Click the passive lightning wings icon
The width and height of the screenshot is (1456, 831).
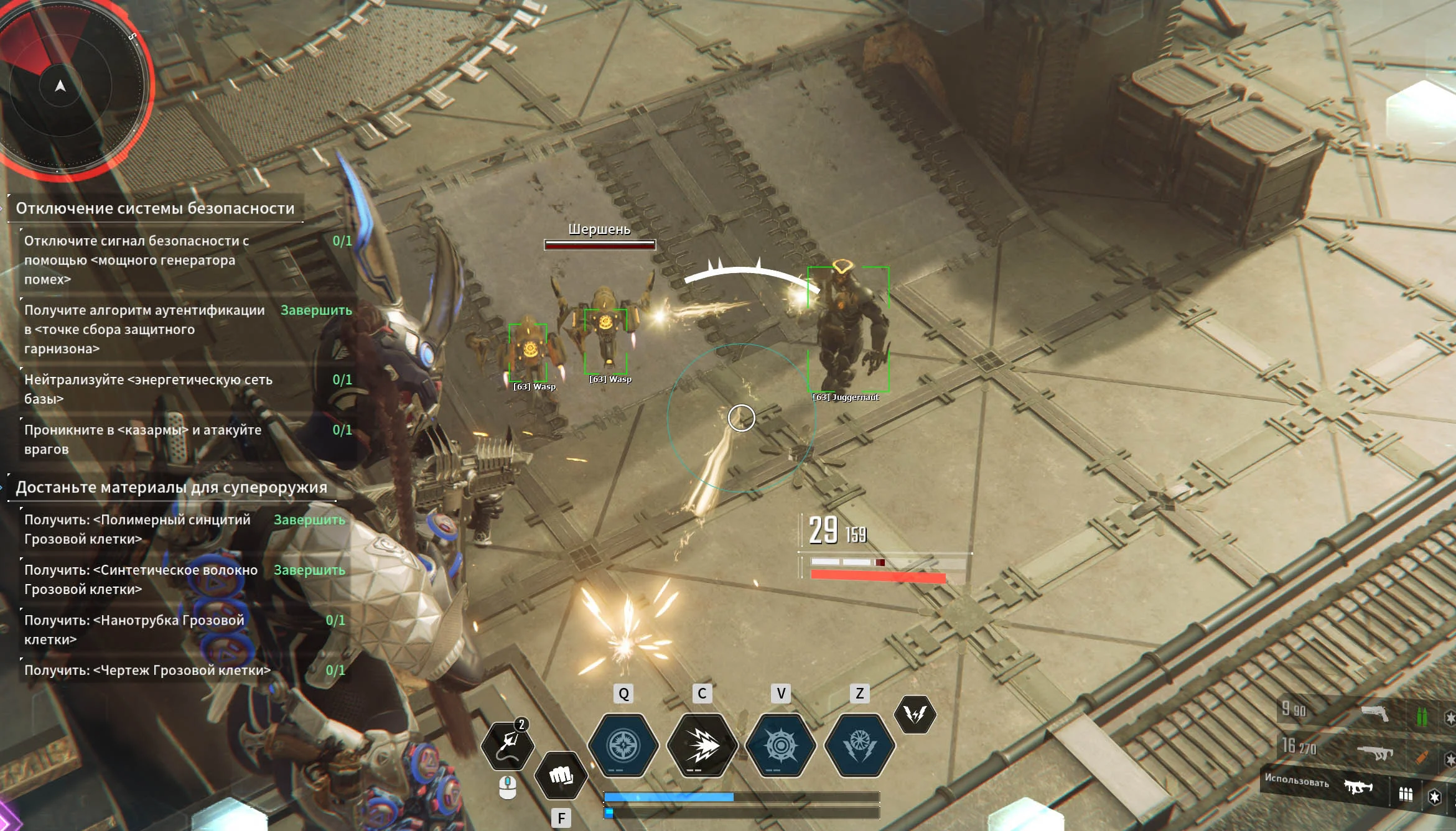915,714
